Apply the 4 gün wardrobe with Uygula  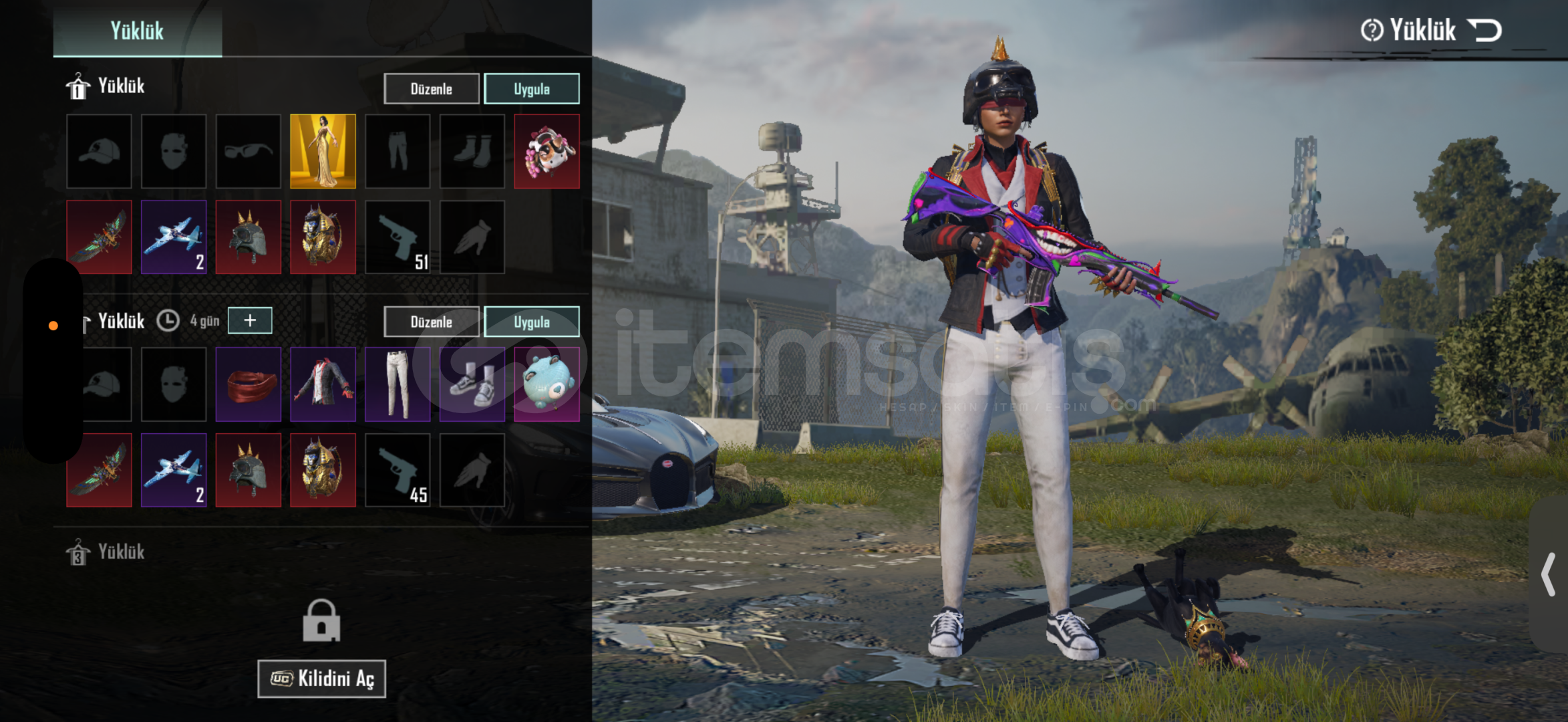click(x=531, y=322)
